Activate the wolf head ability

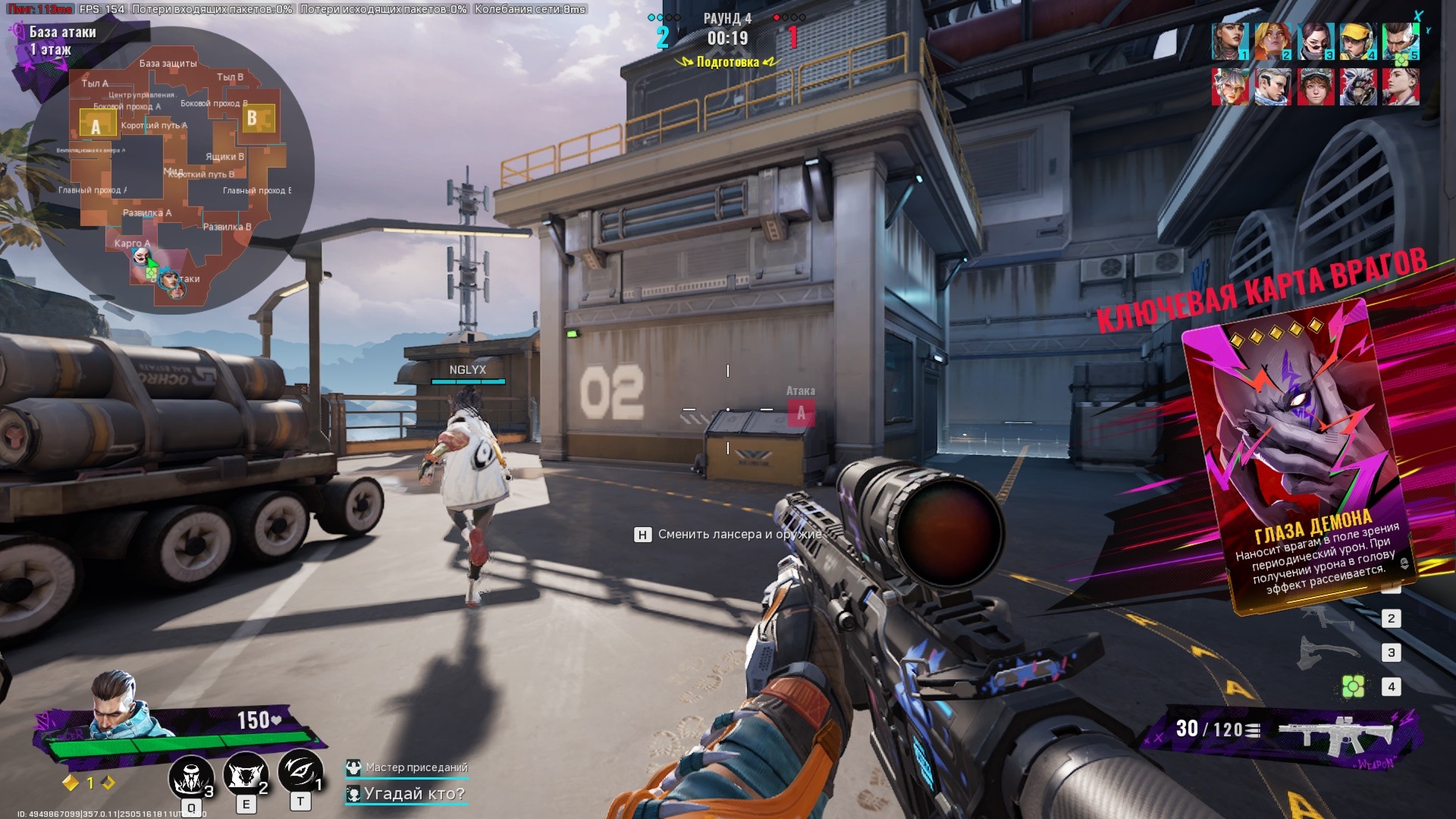(x=244, y=775)
